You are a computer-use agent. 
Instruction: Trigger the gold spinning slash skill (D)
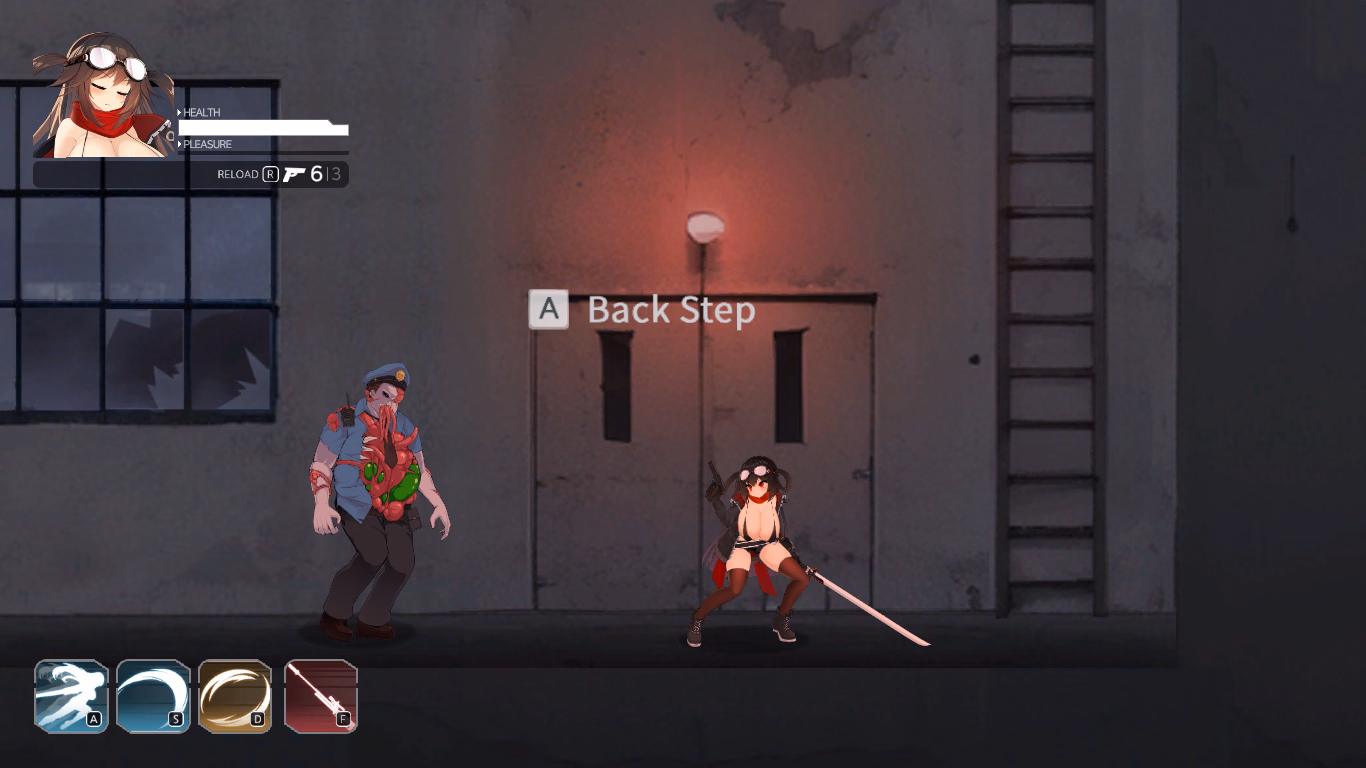(236, 695)
